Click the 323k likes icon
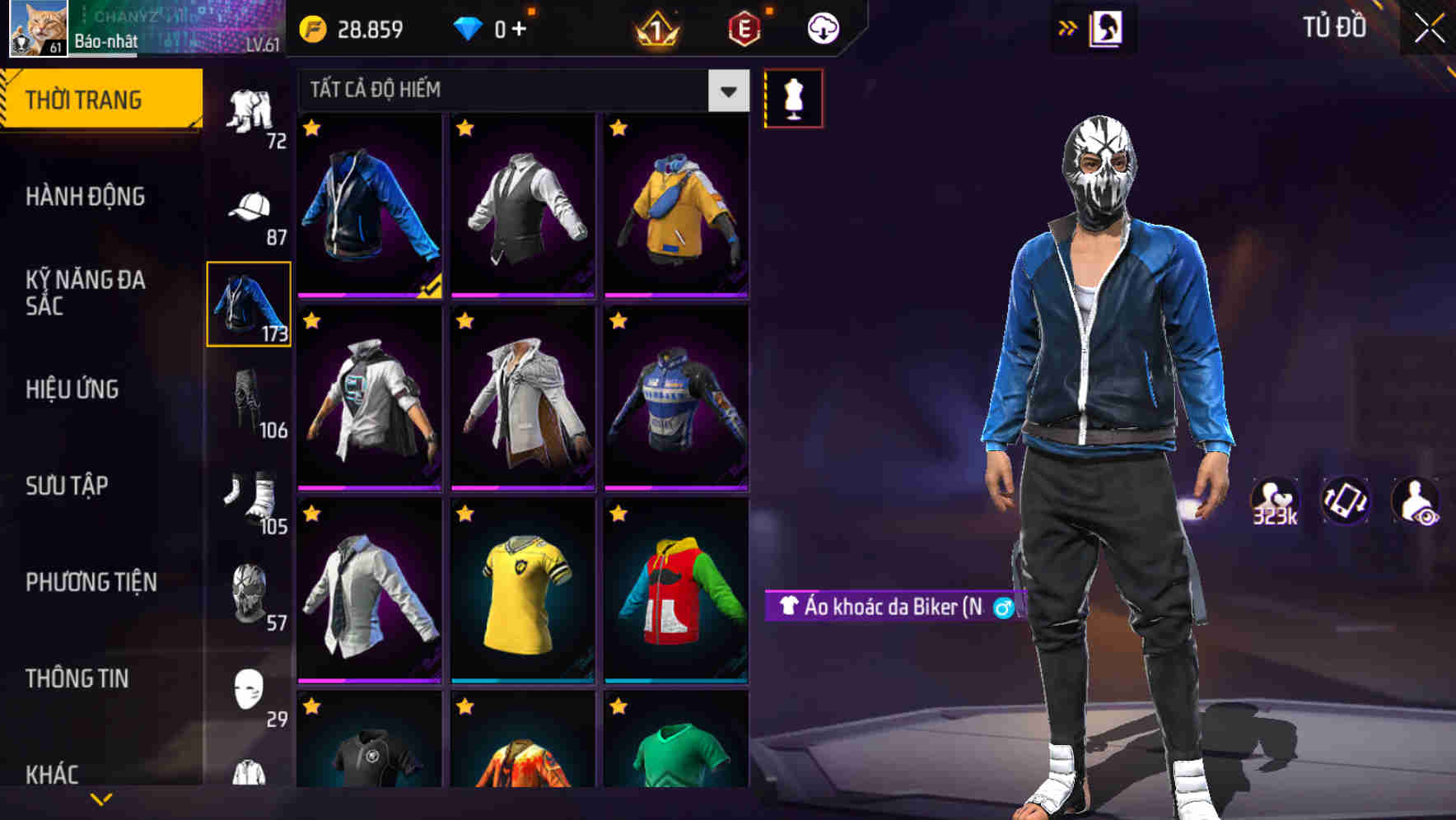 (1274, 501)
